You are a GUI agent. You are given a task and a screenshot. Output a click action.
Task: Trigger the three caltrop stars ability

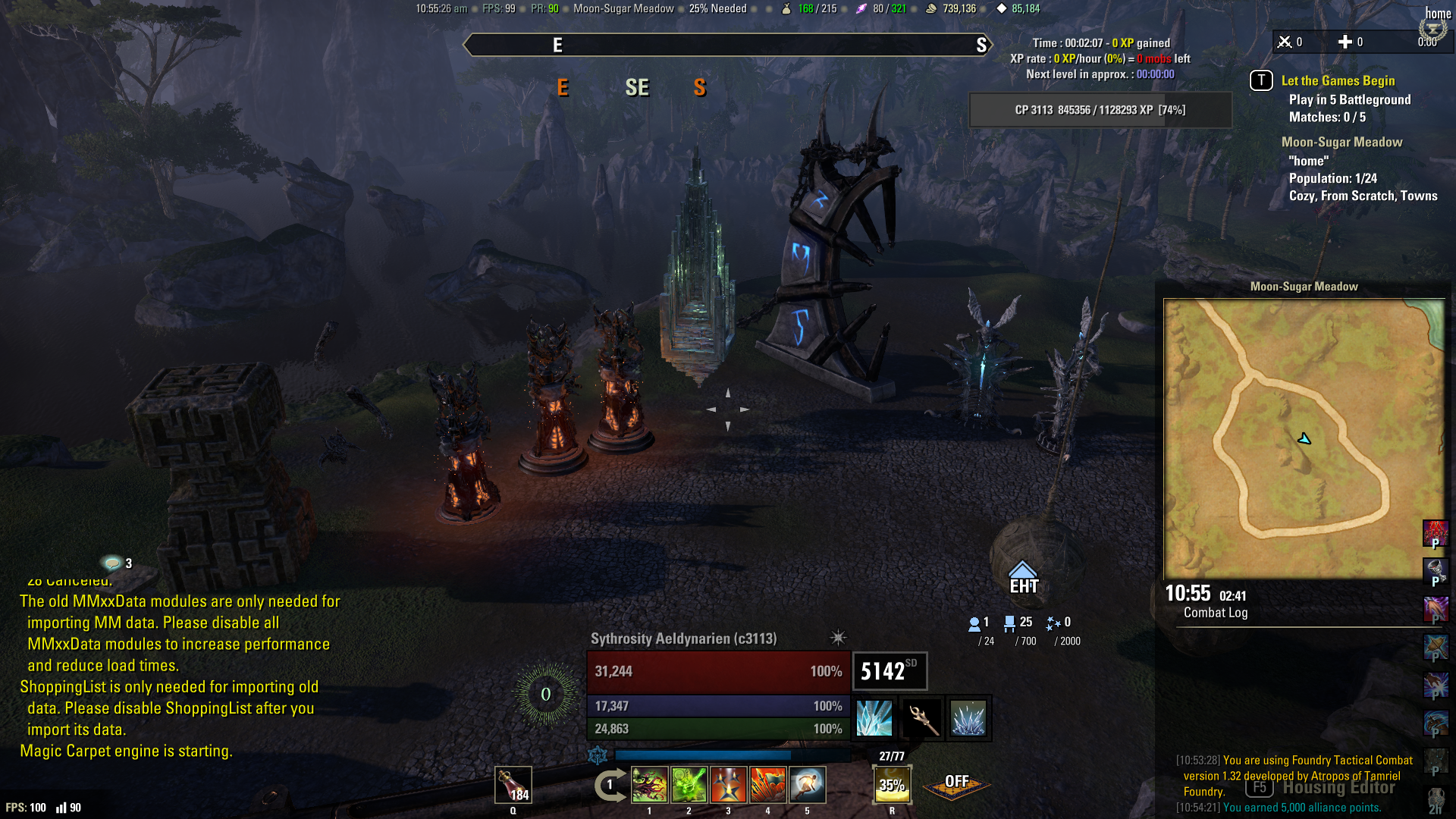[729, 785]
